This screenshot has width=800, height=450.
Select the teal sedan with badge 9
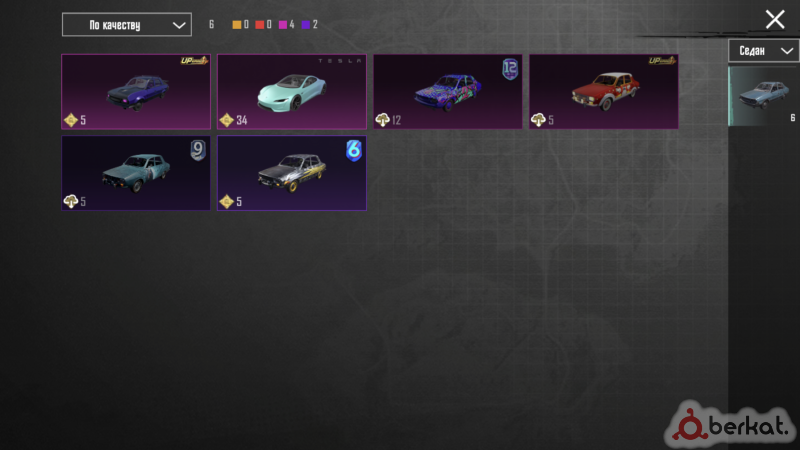point(136,173)
